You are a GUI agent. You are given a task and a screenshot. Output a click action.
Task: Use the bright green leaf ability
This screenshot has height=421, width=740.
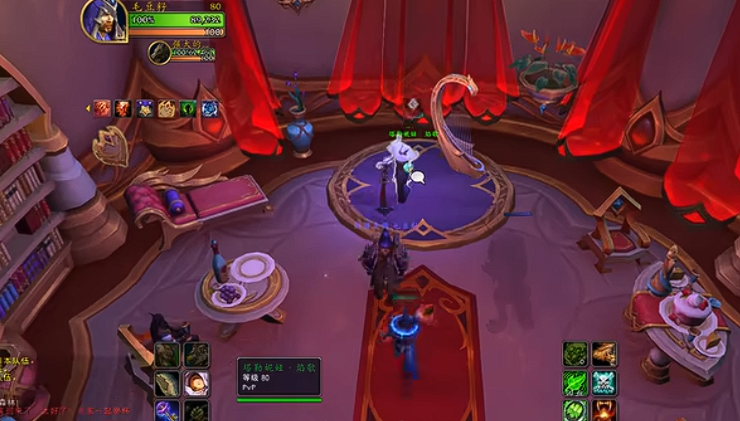click(575, 382)
